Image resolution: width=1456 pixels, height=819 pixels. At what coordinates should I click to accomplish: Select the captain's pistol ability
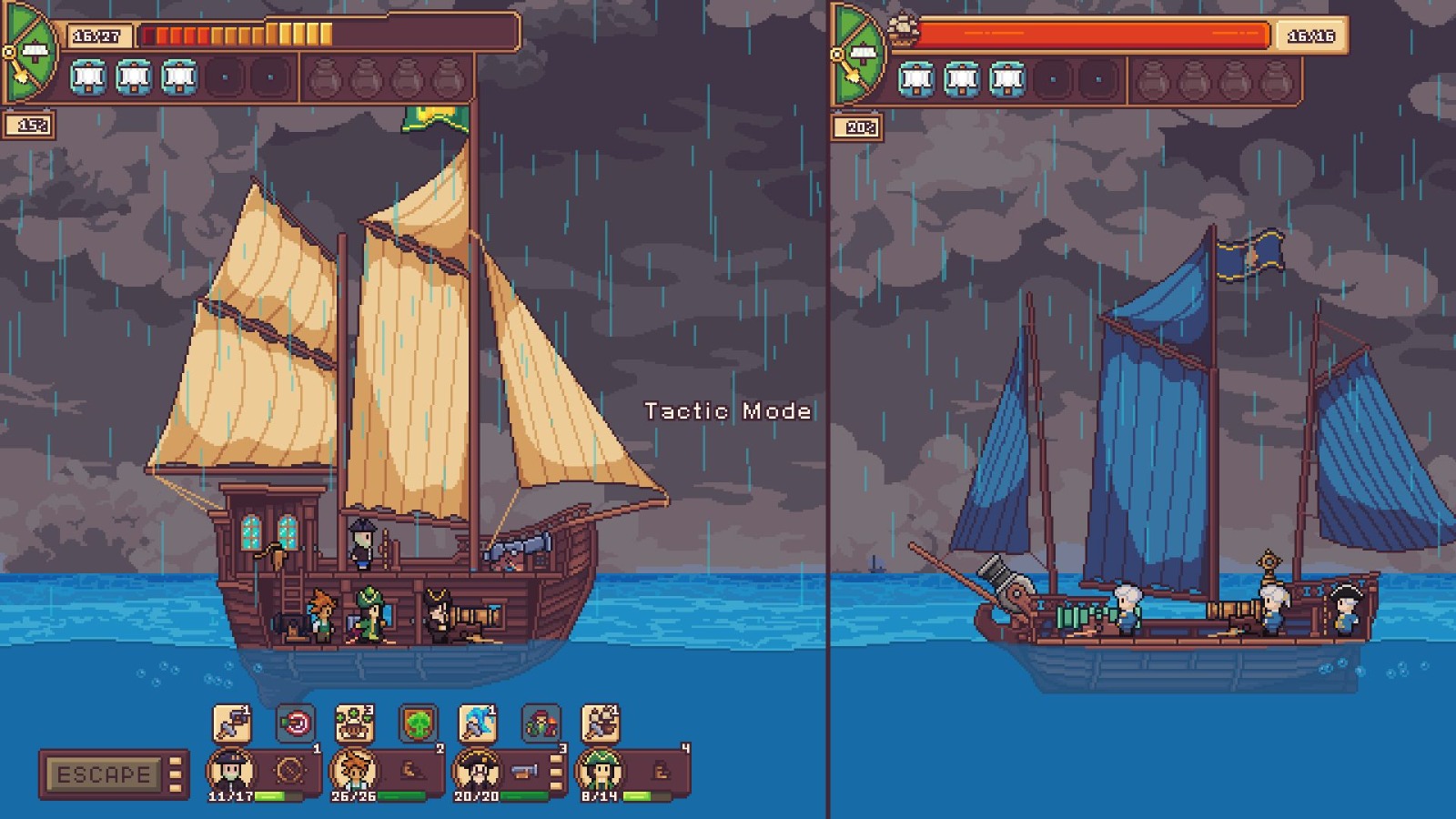coord(231,723)
